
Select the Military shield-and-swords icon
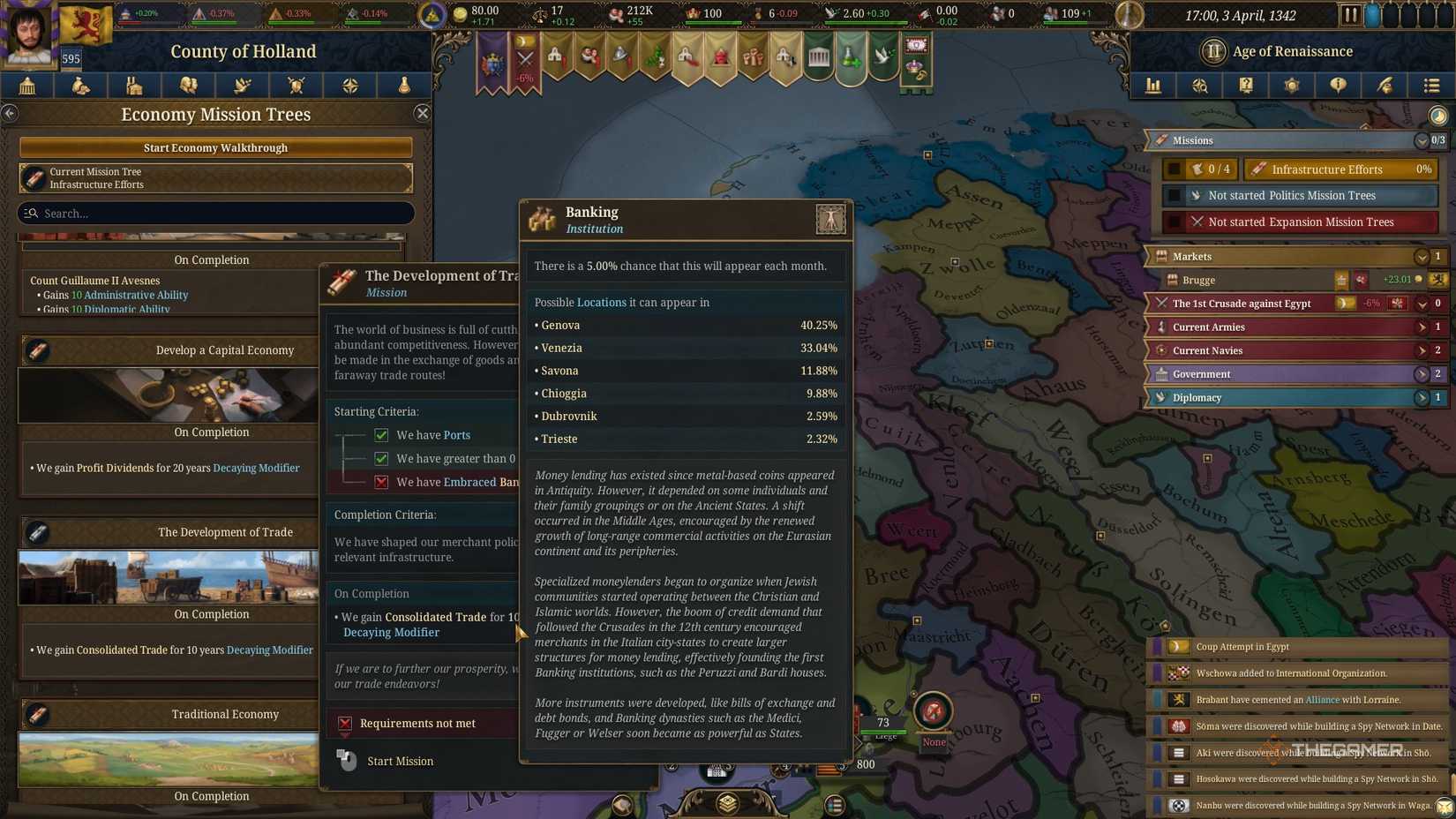pos(296,86)
